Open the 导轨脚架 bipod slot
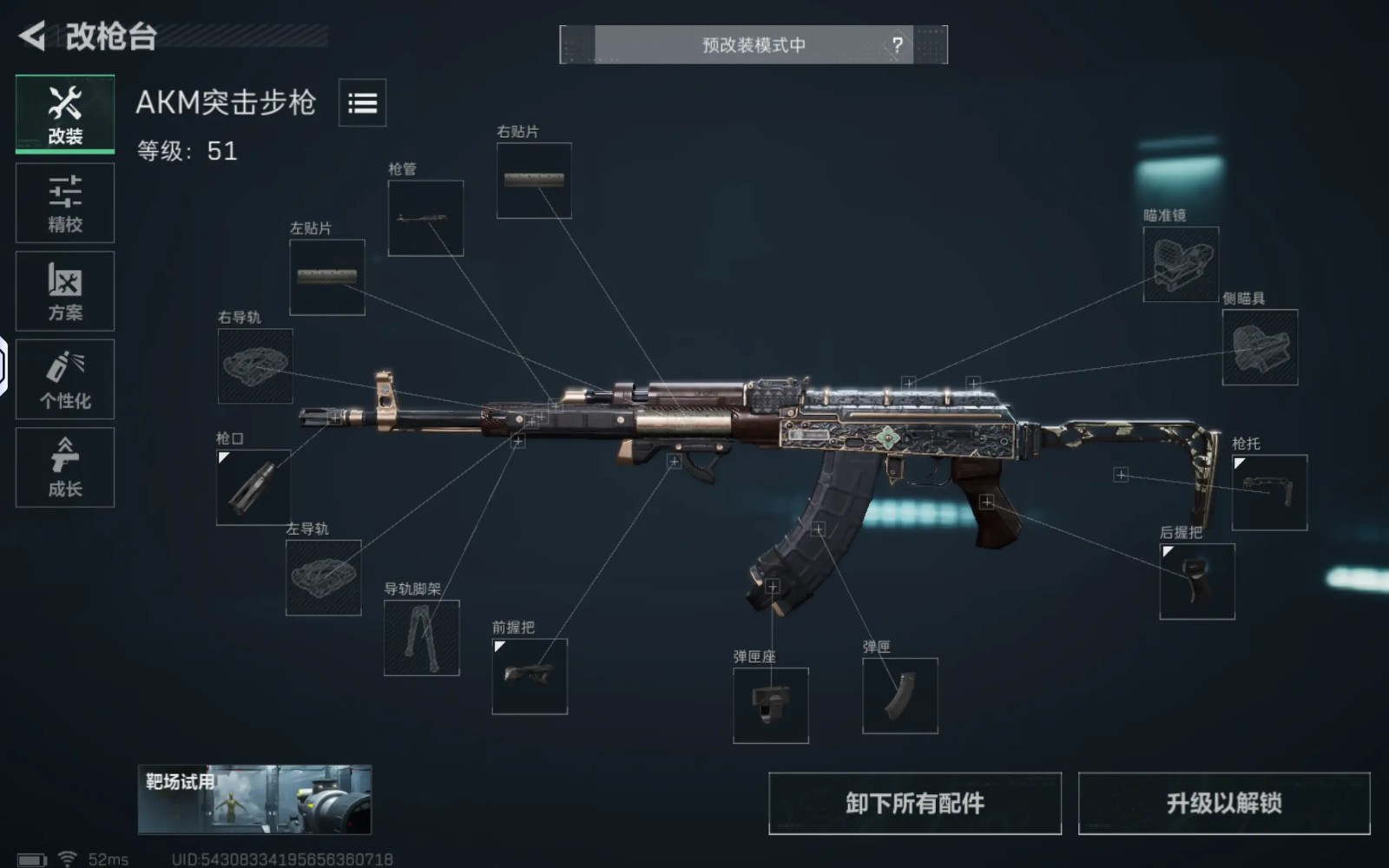Viewport: 1389px width, 868px height. [x=422, y=638]
